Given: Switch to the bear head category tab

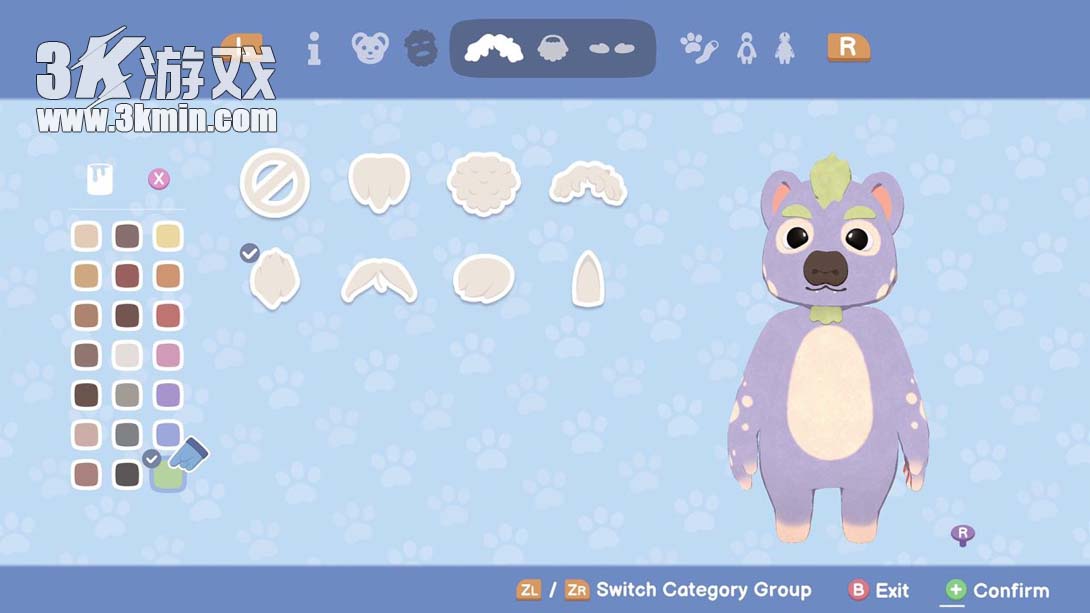Looking at the screenshot, I should pos(370,48).
